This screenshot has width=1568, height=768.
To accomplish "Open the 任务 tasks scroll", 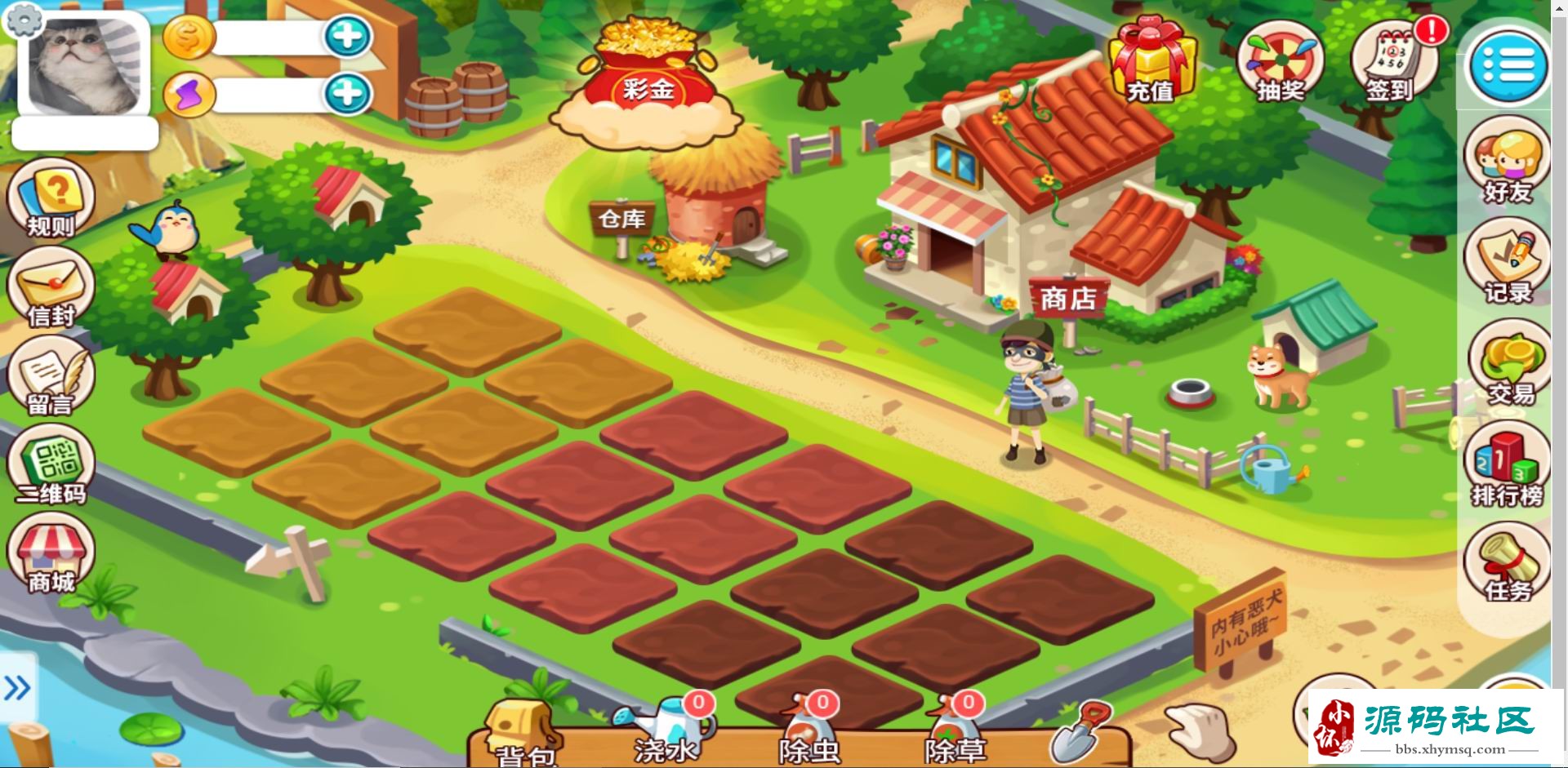I will 1508,565.
